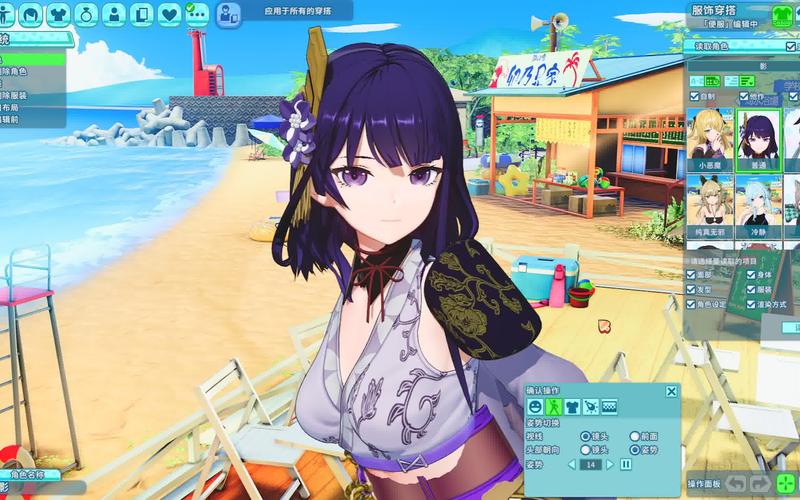The height and width of the screenshot is (500, 800).
Task: Click the undo arrow on operation panel
Action: coord(734,484)
